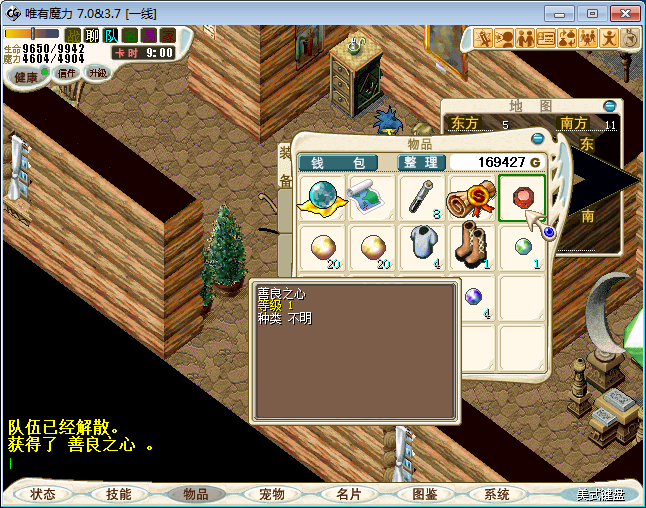Select the brown boots item slot
The height and width of the screenshot is (508, 646).
(472, 246)
